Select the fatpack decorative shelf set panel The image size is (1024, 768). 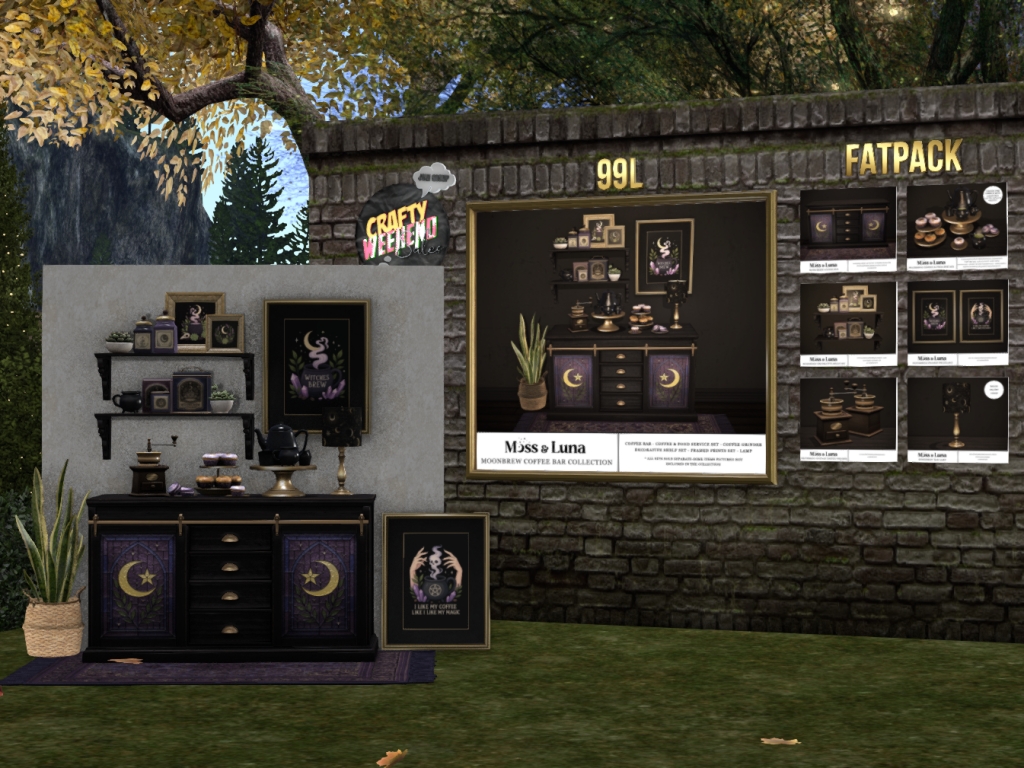click(848, 323)
